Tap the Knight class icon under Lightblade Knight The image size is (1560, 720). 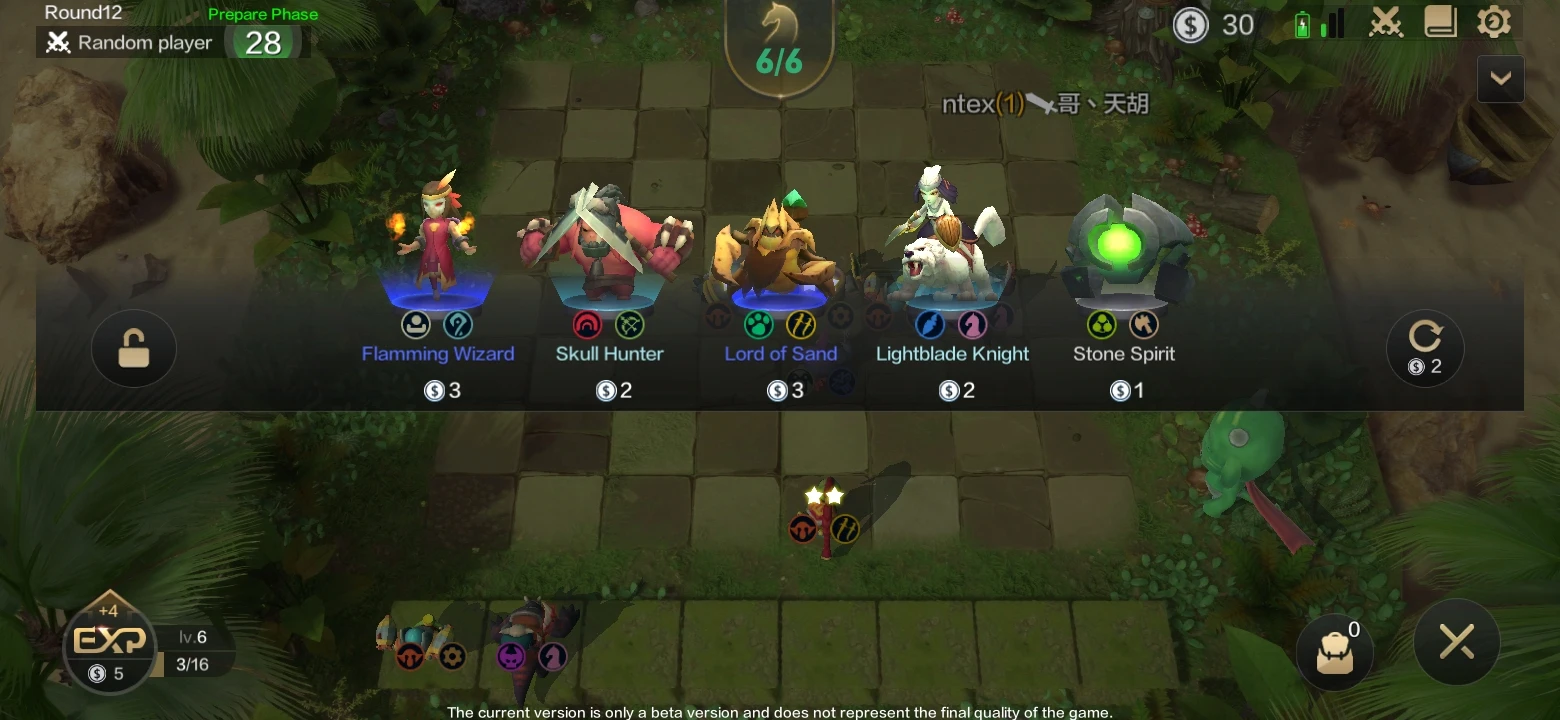pos(973,324)
